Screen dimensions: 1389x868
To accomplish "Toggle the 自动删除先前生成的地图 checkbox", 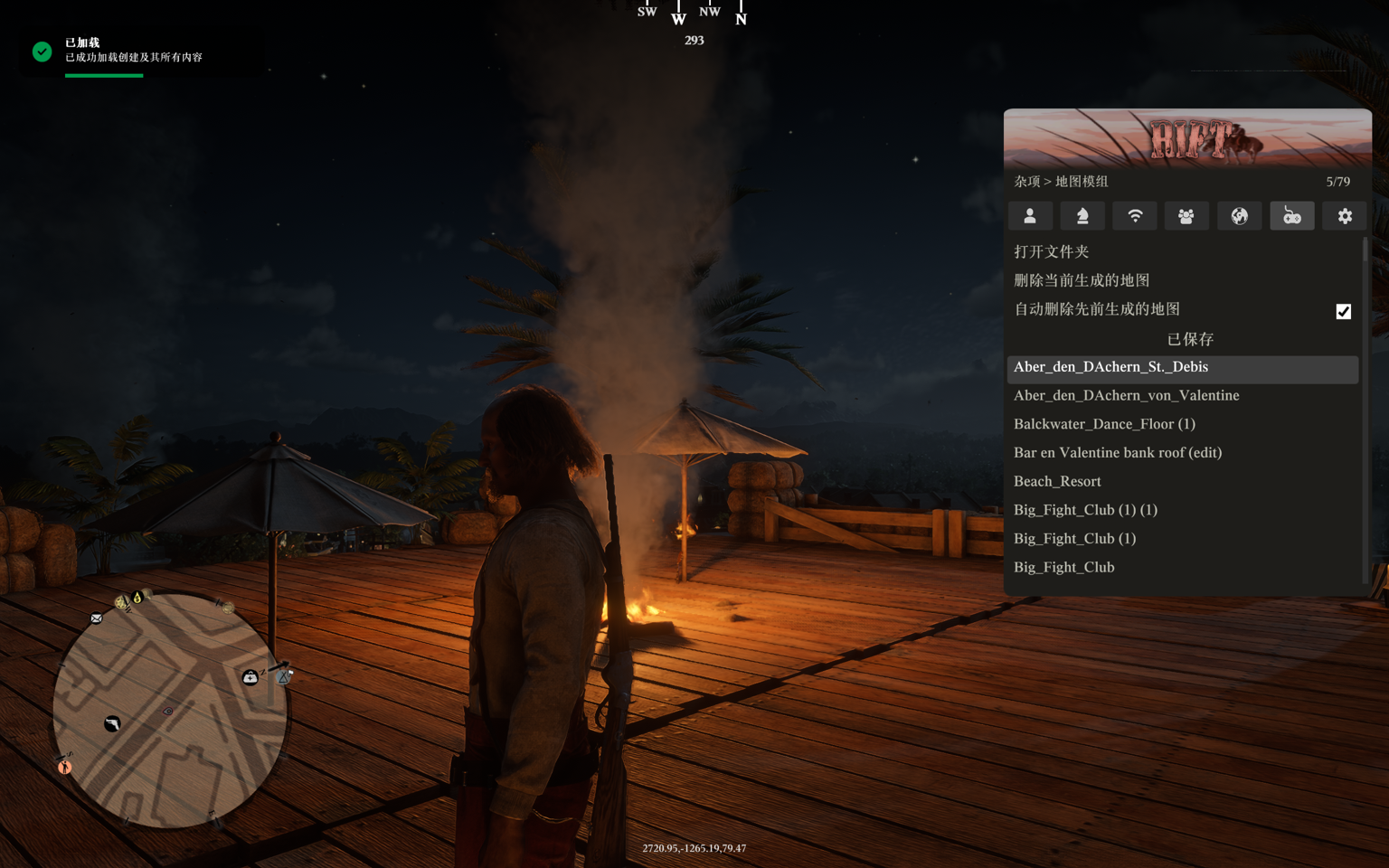I will tap(1343, 311).
